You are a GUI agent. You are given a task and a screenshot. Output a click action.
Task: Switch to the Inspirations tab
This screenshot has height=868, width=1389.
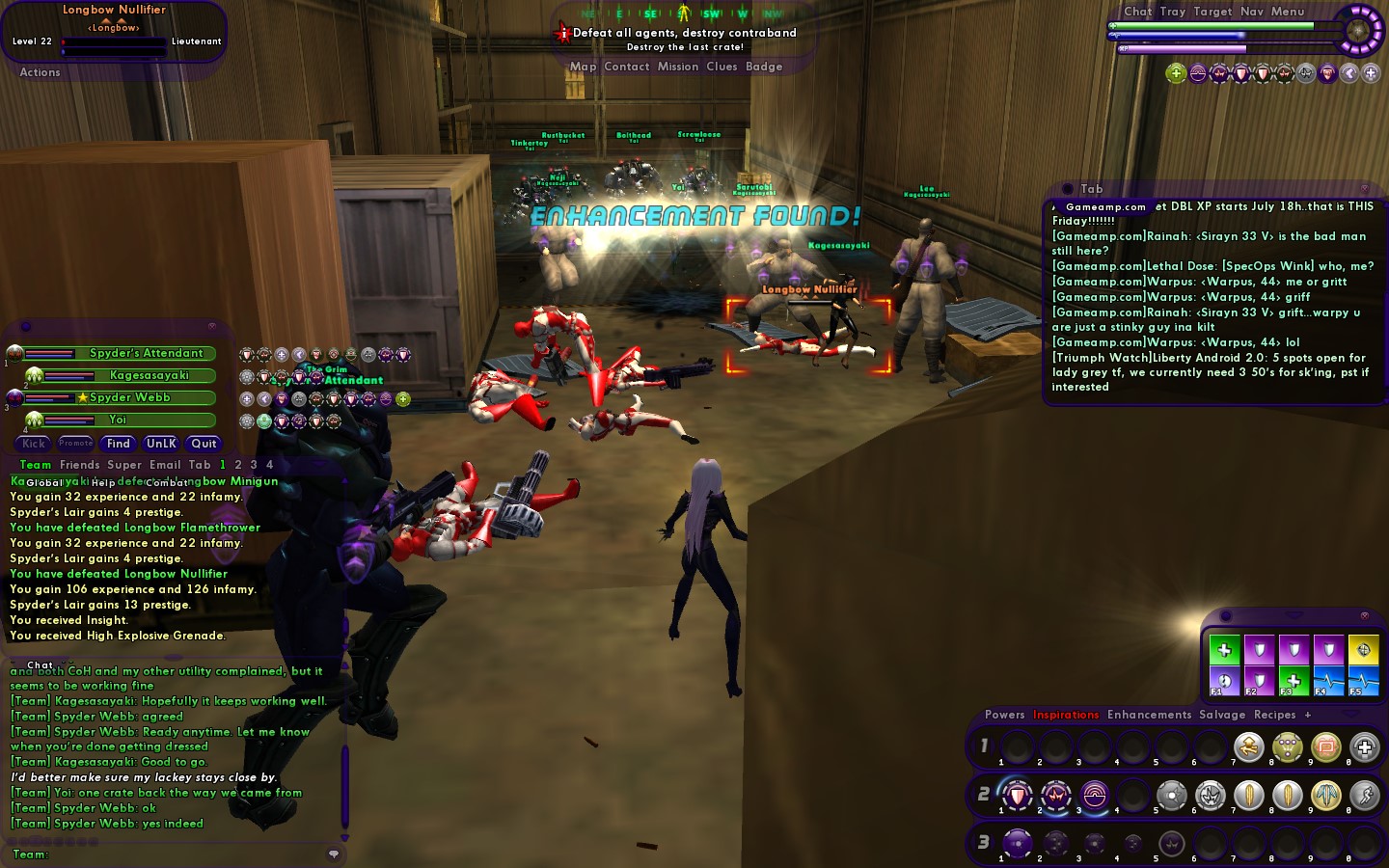(x=1065, y=715)
